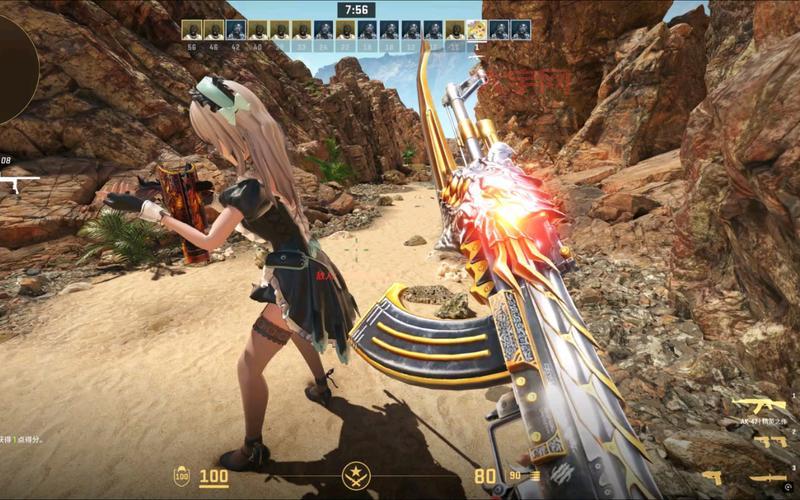Image resolution: width=800 pixels, height=500 pixels.
Task: Select the top-scoring player avatar with 56
Action: [x=190, y=29]
